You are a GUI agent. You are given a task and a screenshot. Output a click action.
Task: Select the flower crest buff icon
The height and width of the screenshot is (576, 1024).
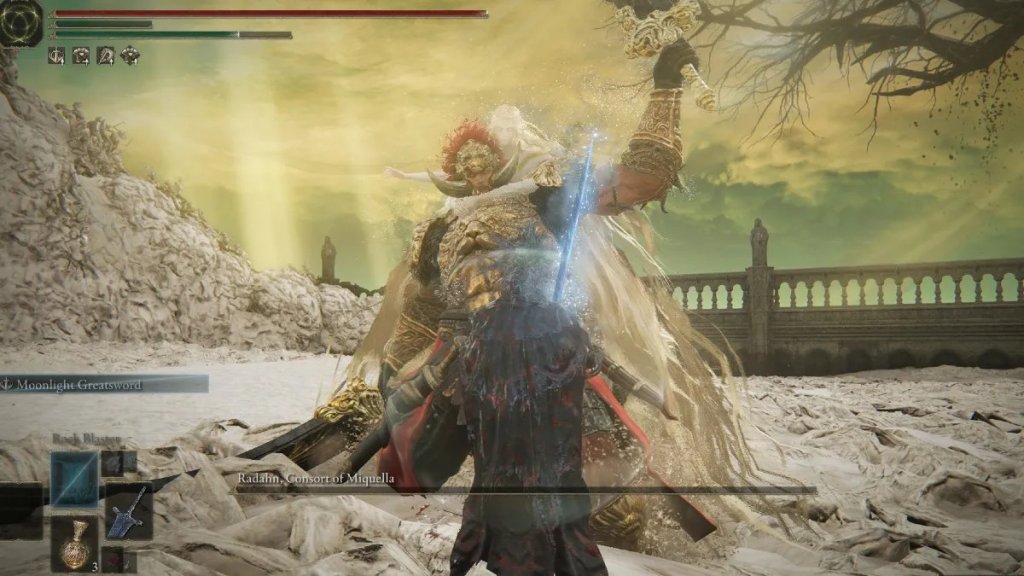[x=130, y=56]
